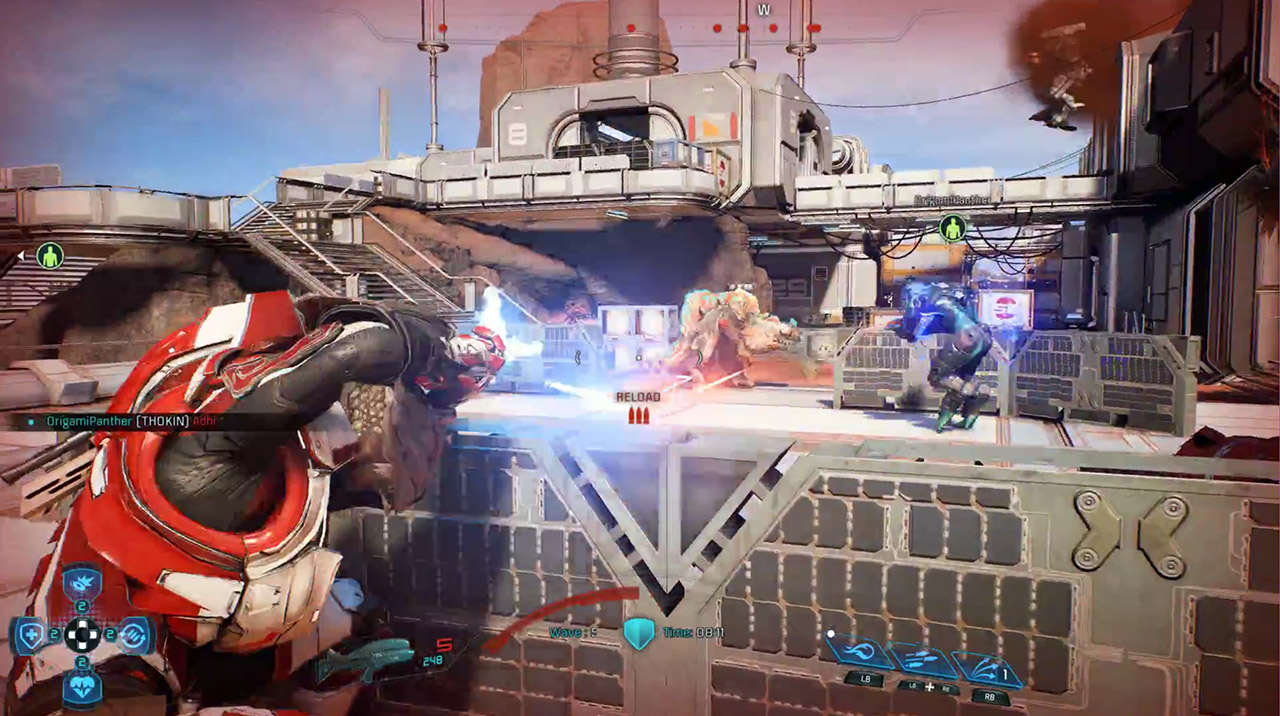Use the shield first aid consumable
Viewport: 1280px width, 716px height.
[x=31, y=634]
